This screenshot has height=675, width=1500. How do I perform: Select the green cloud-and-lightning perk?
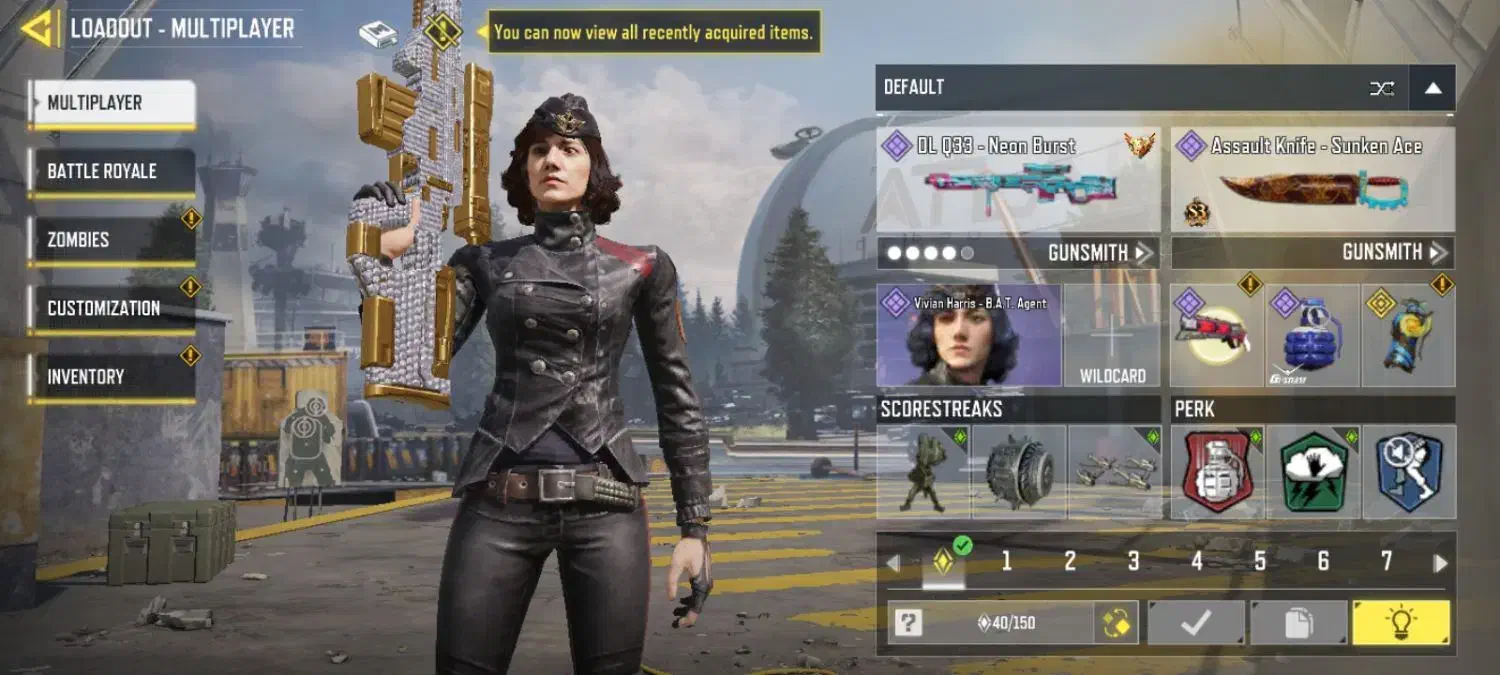tap(1313, 472)
